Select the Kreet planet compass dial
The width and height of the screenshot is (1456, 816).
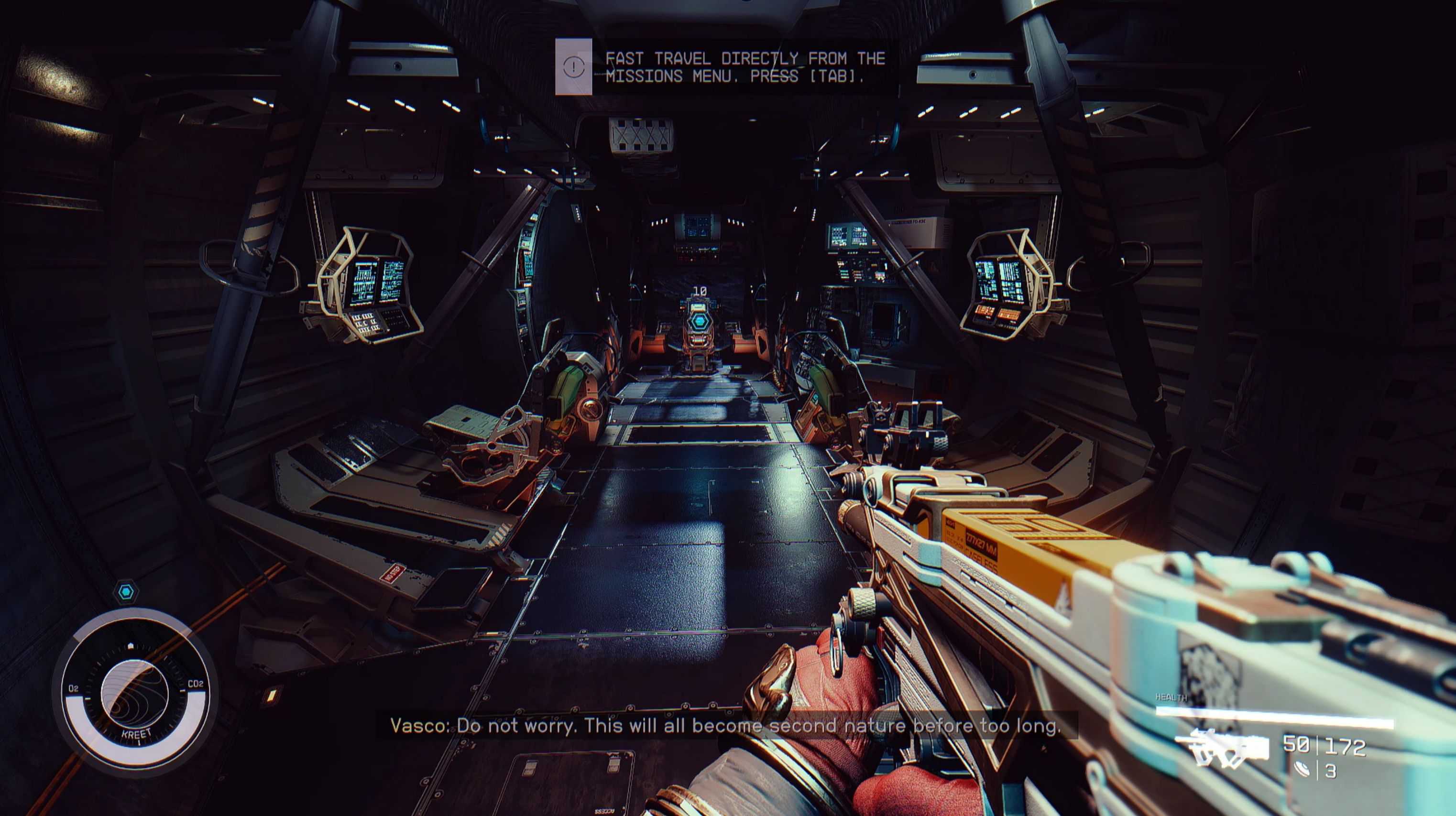134,694
